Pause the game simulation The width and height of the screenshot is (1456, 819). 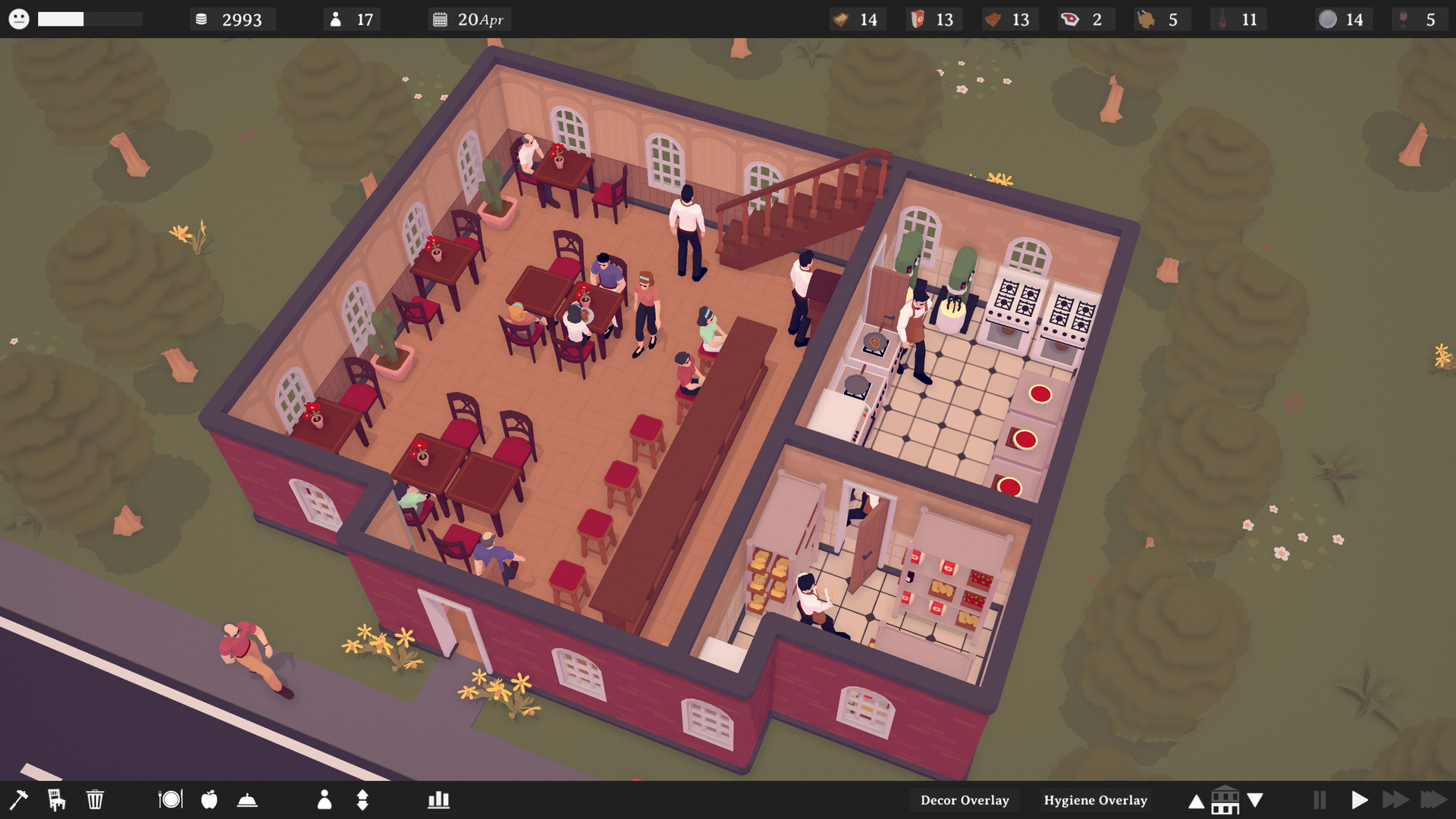coord(1320,799)
